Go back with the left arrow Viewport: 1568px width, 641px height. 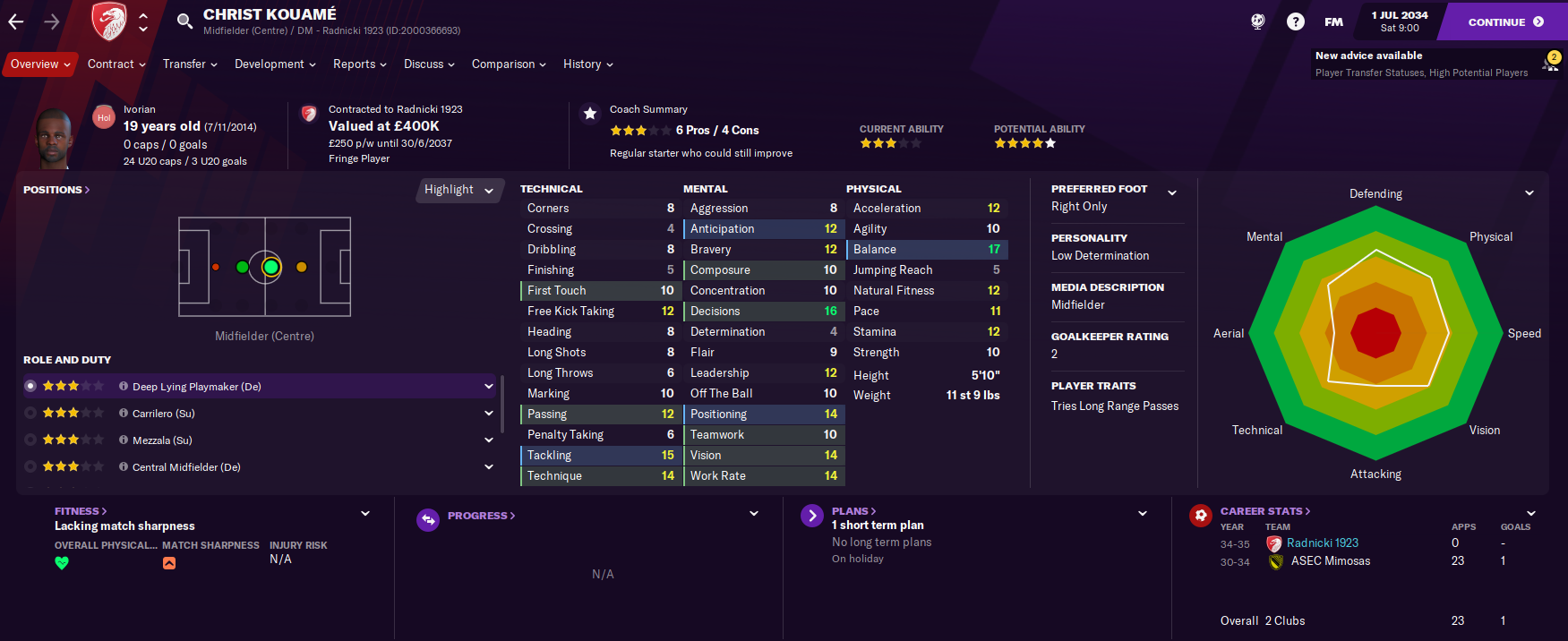[16, 22]
